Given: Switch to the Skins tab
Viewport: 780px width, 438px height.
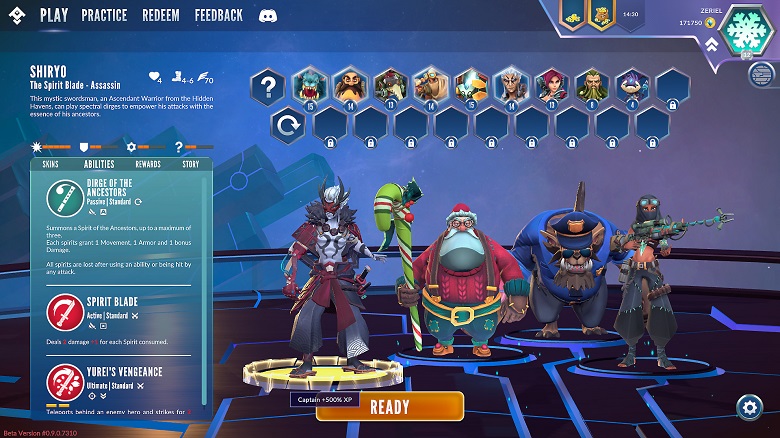Looking at the screenshot, I should coord(50,164).
